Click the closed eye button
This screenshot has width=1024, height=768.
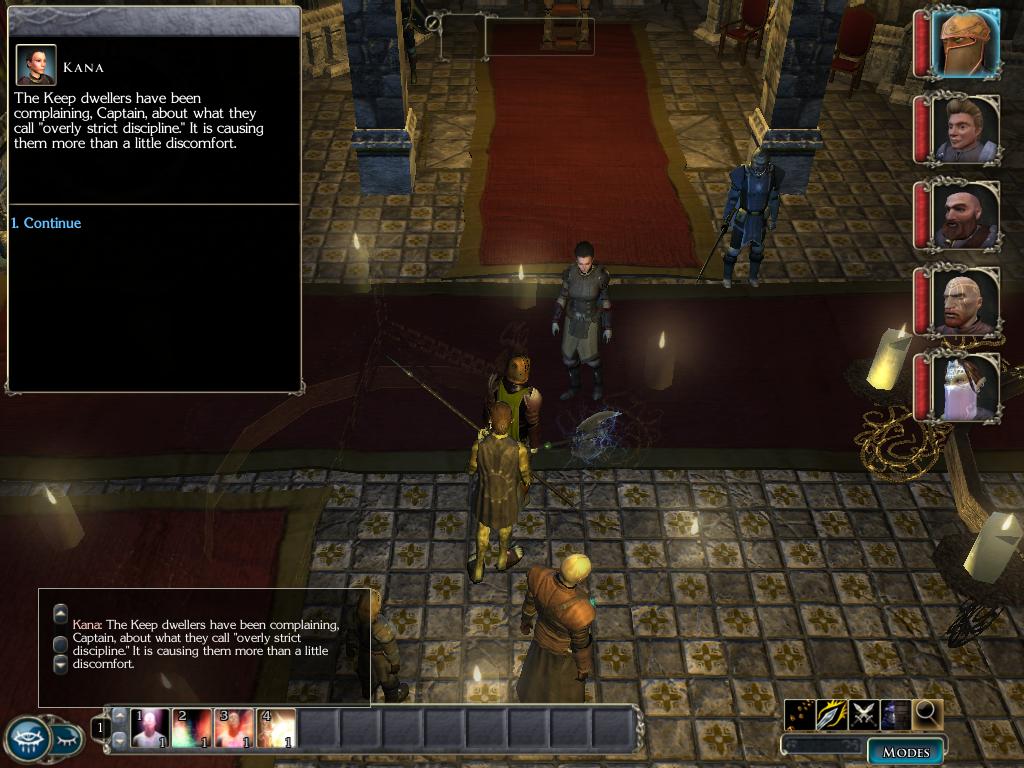pyautogui.click(x=67, y=740)
